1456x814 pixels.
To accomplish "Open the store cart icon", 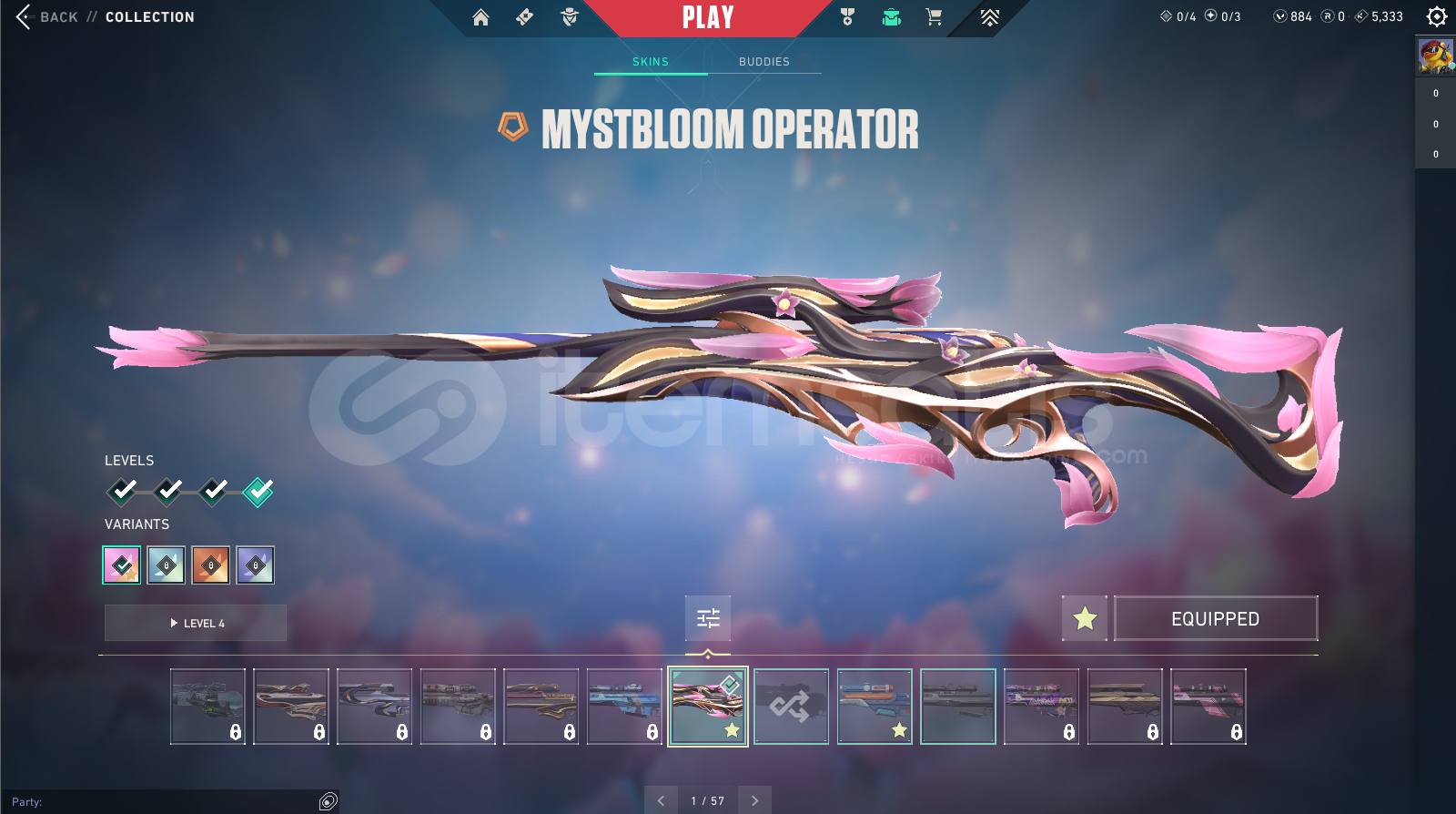I will tap(934, 17).
